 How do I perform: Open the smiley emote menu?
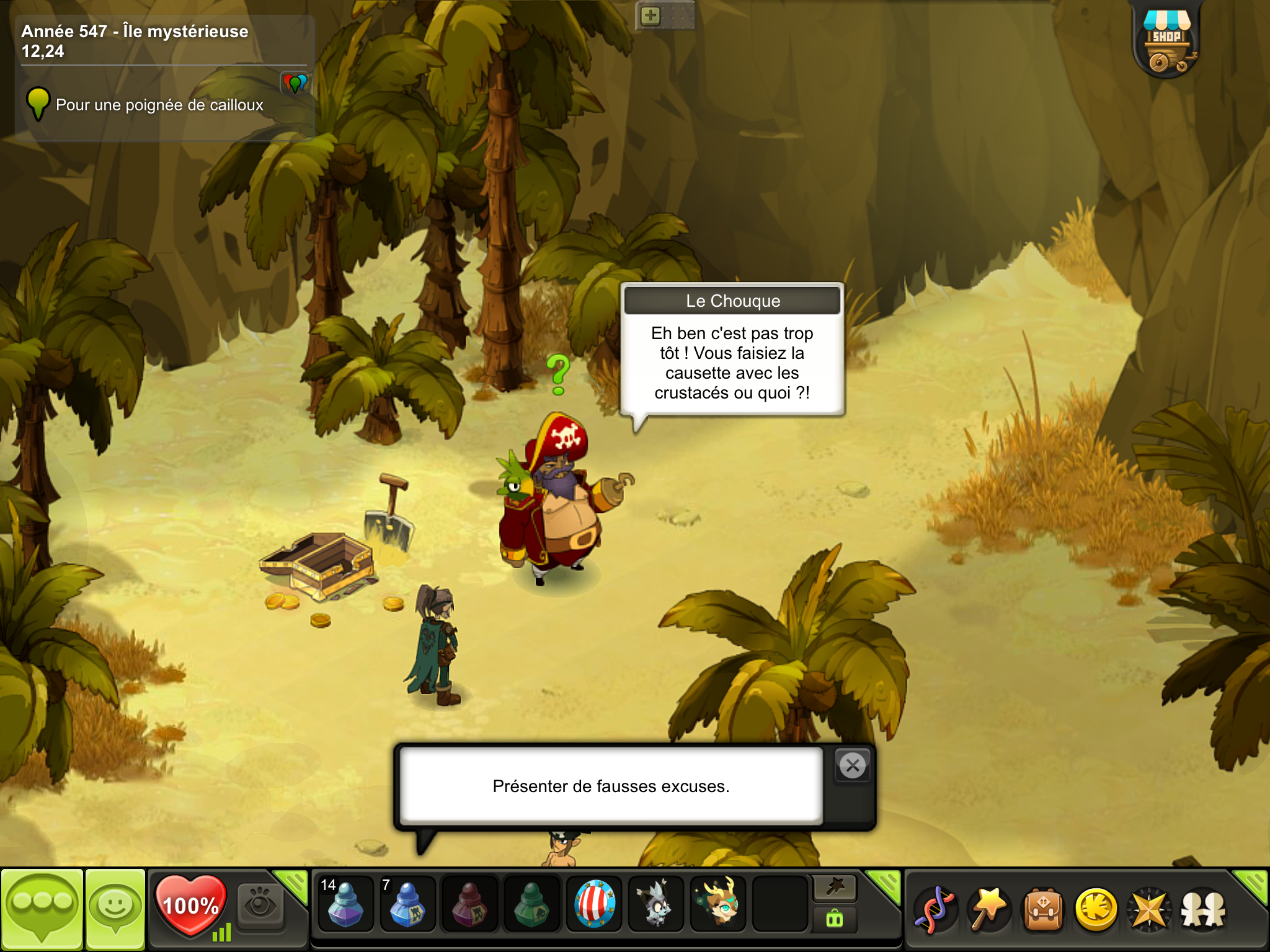115,908
